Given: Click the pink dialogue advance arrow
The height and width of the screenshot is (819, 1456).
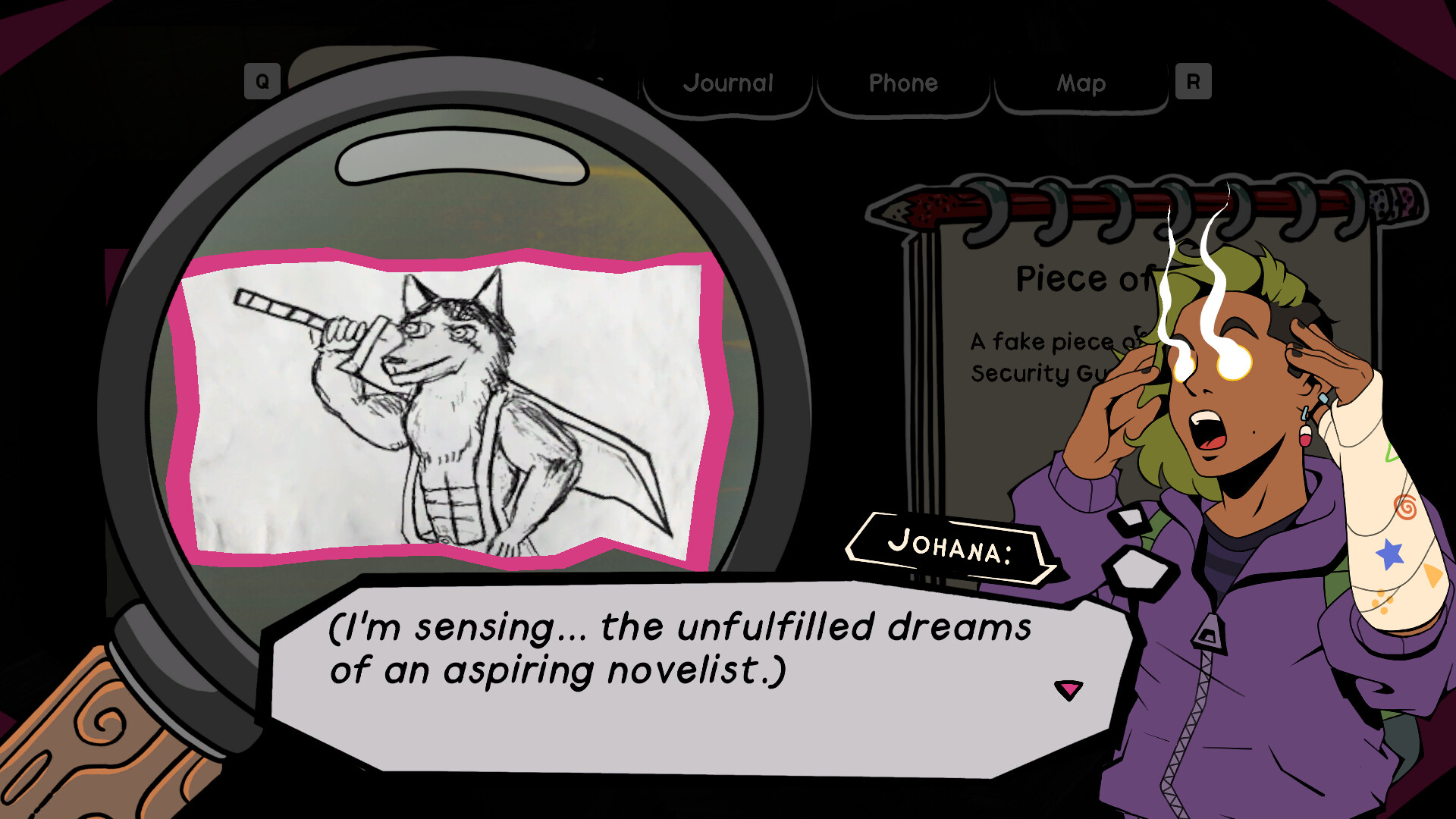Looking at the screenshot, I should pyautogui.click(x=1069, y=689).
